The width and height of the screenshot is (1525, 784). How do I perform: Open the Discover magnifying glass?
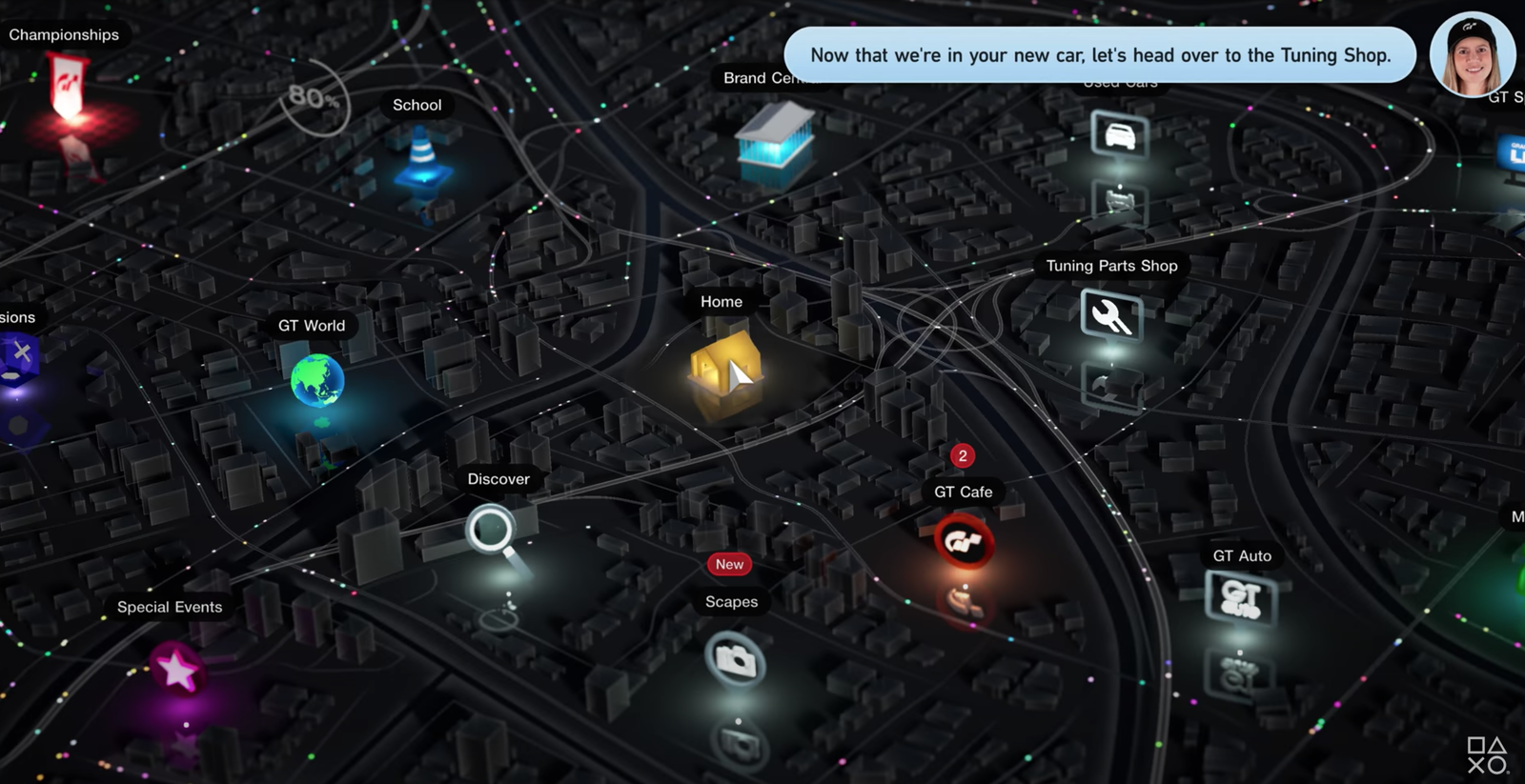491,530
